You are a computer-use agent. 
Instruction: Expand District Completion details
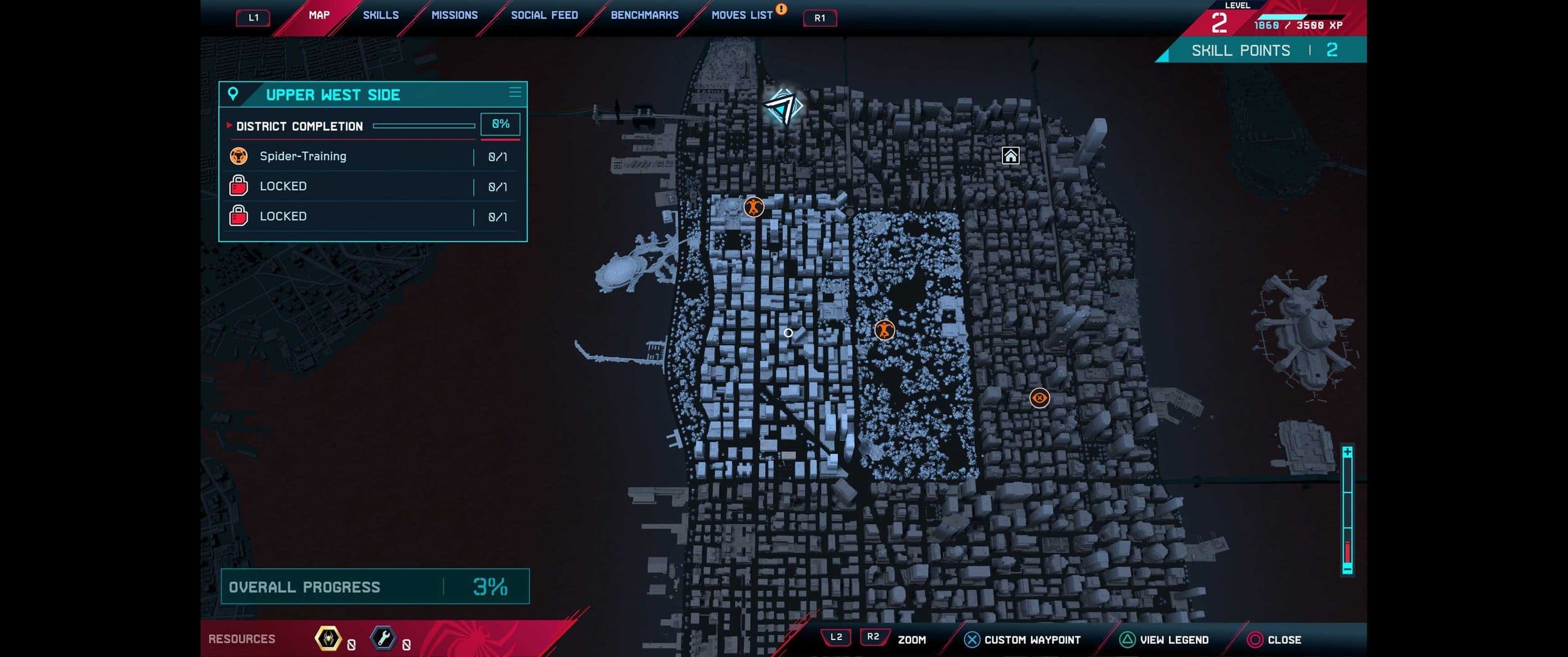228,126
